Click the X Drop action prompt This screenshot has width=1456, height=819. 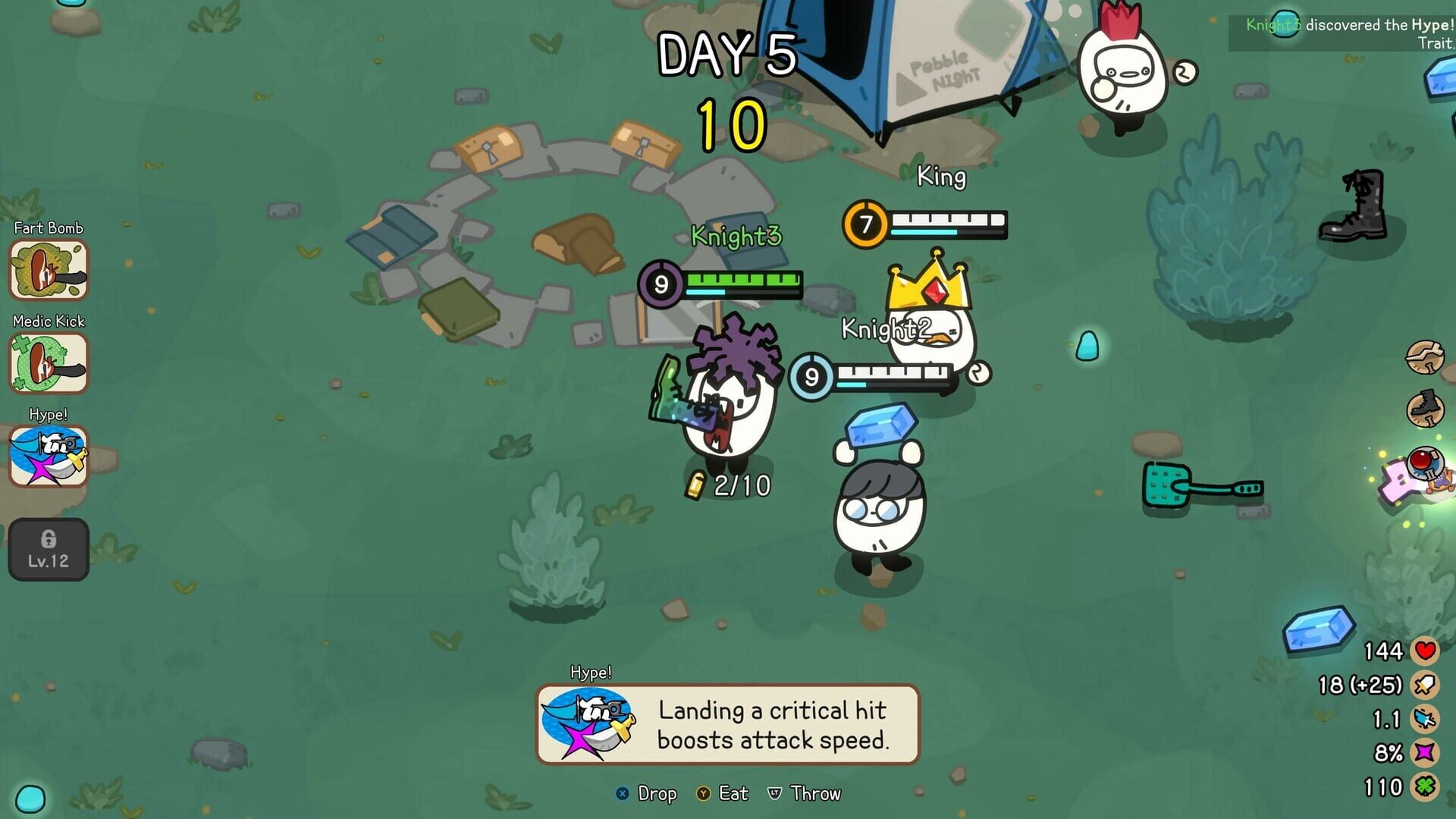pyautogui.click(x=648, y=794)
